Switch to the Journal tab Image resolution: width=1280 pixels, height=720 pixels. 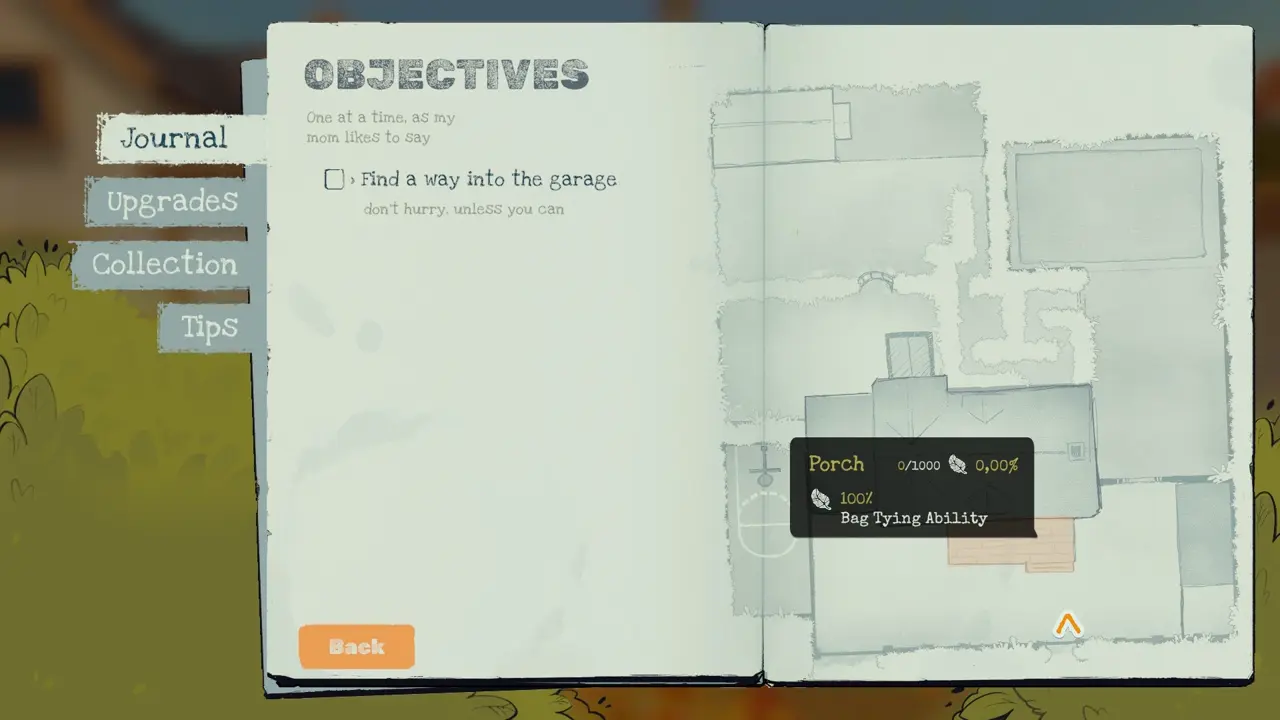pos(174,138)
